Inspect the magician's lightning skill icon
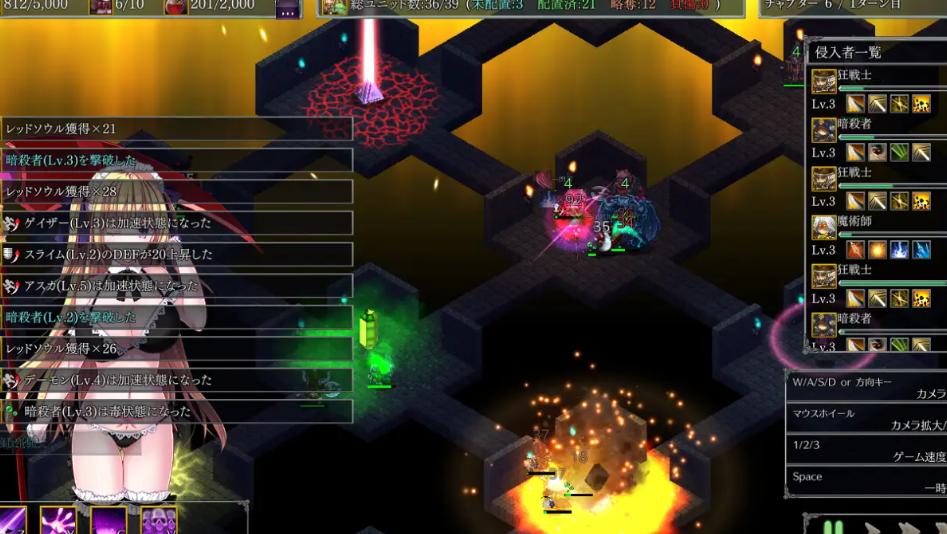The height and width of the screenshot is (534, 947). point(899,250)
